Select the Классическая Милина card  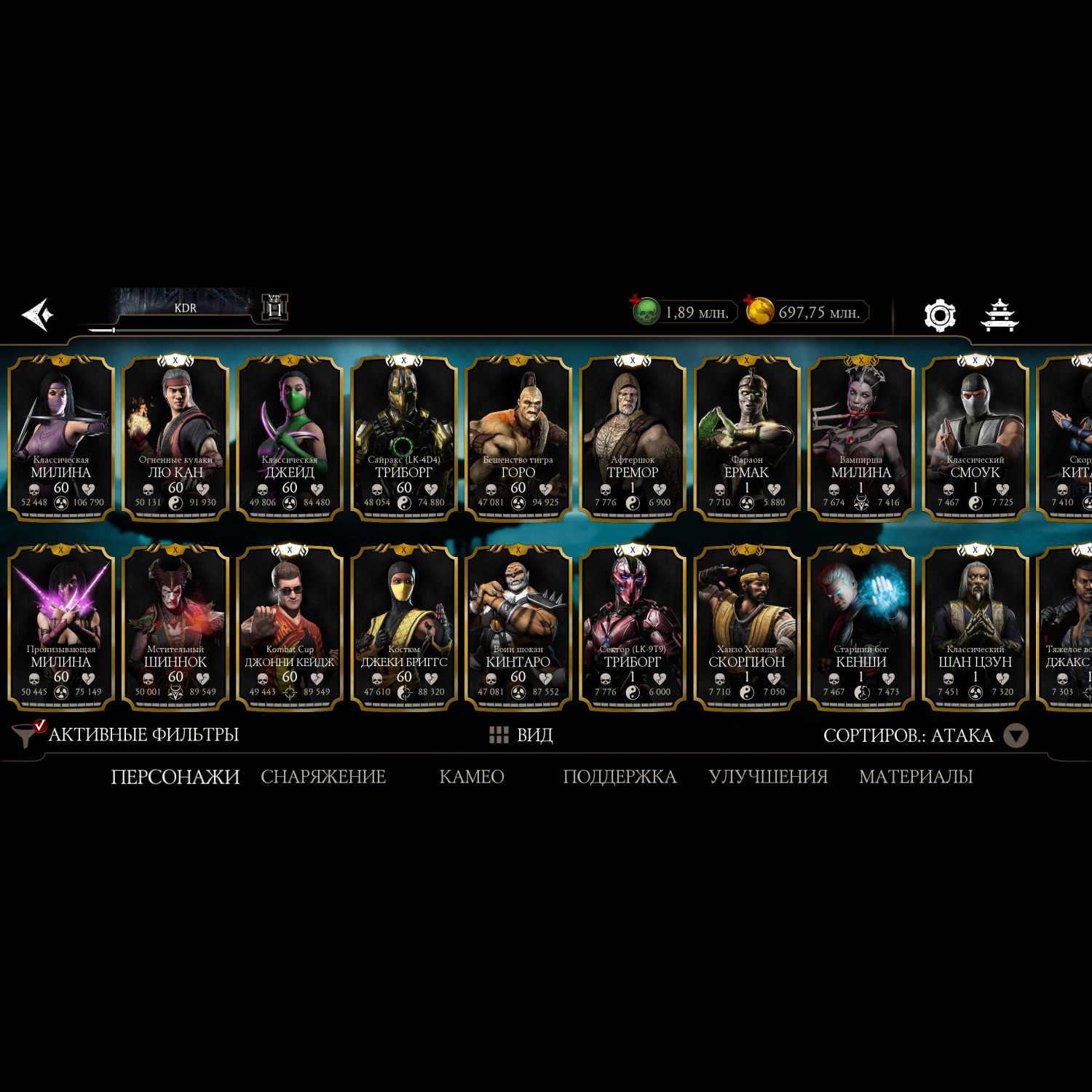[61, 437]
